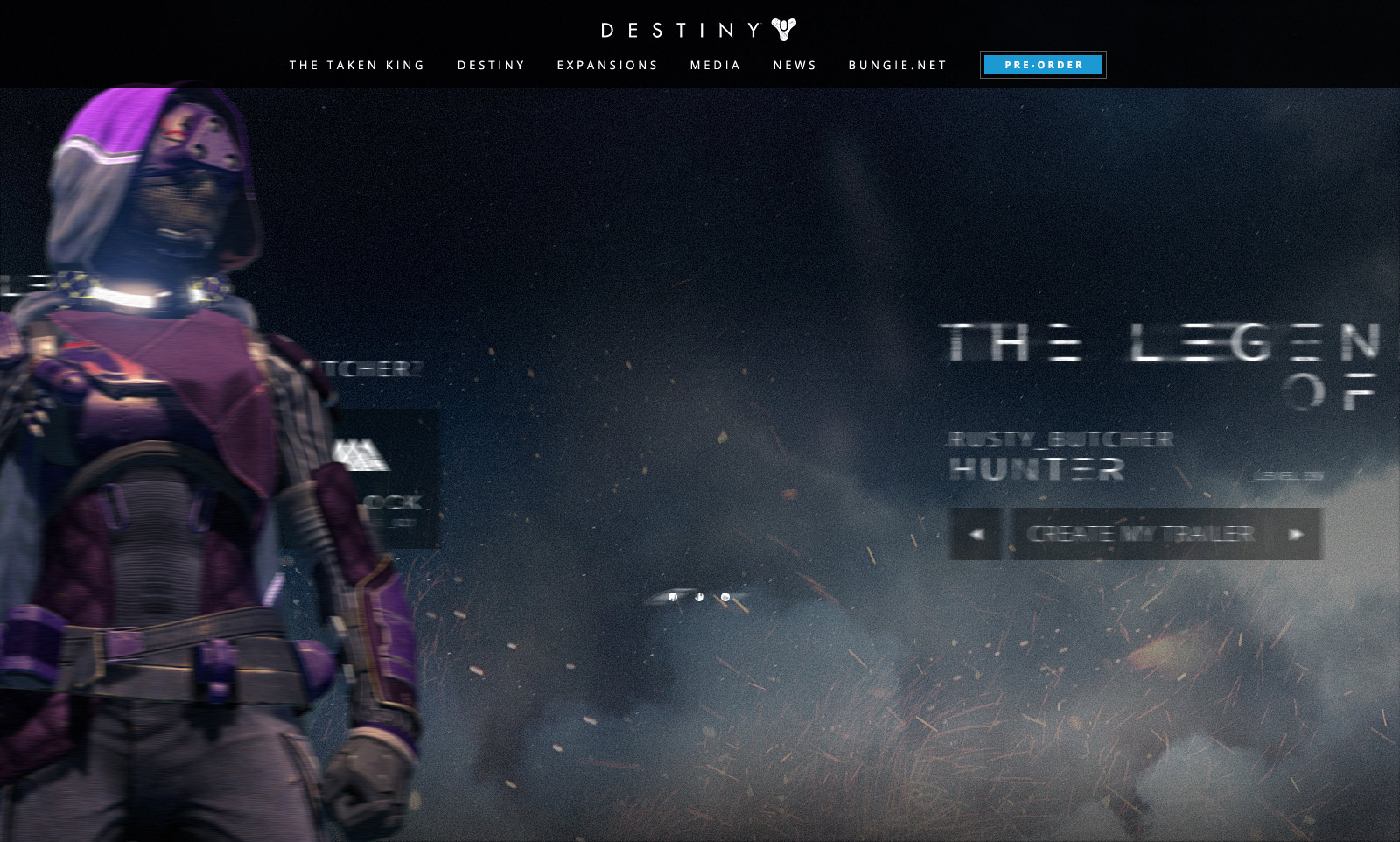The image size is (1400, 842).
Task: Advance to next character with right arrow
Action: pyautogui.click(x=1296, y=534)
